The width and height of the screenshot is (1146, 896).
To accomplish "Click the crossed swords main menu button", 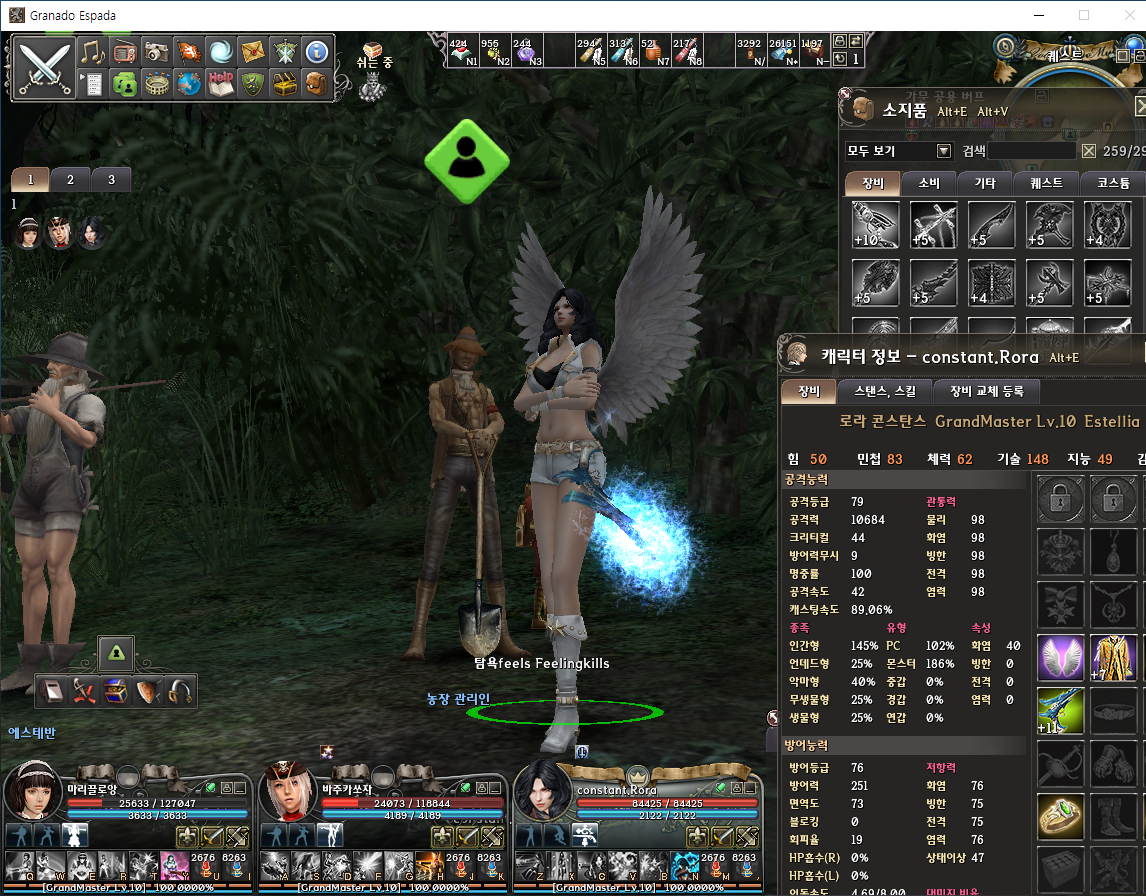I will pyautogui.click(x=44, y=67).
